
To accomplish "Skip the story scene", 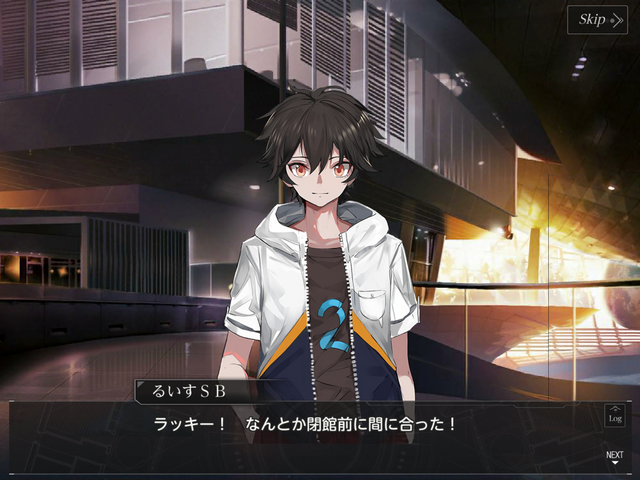I will click(x=598, y=20).
